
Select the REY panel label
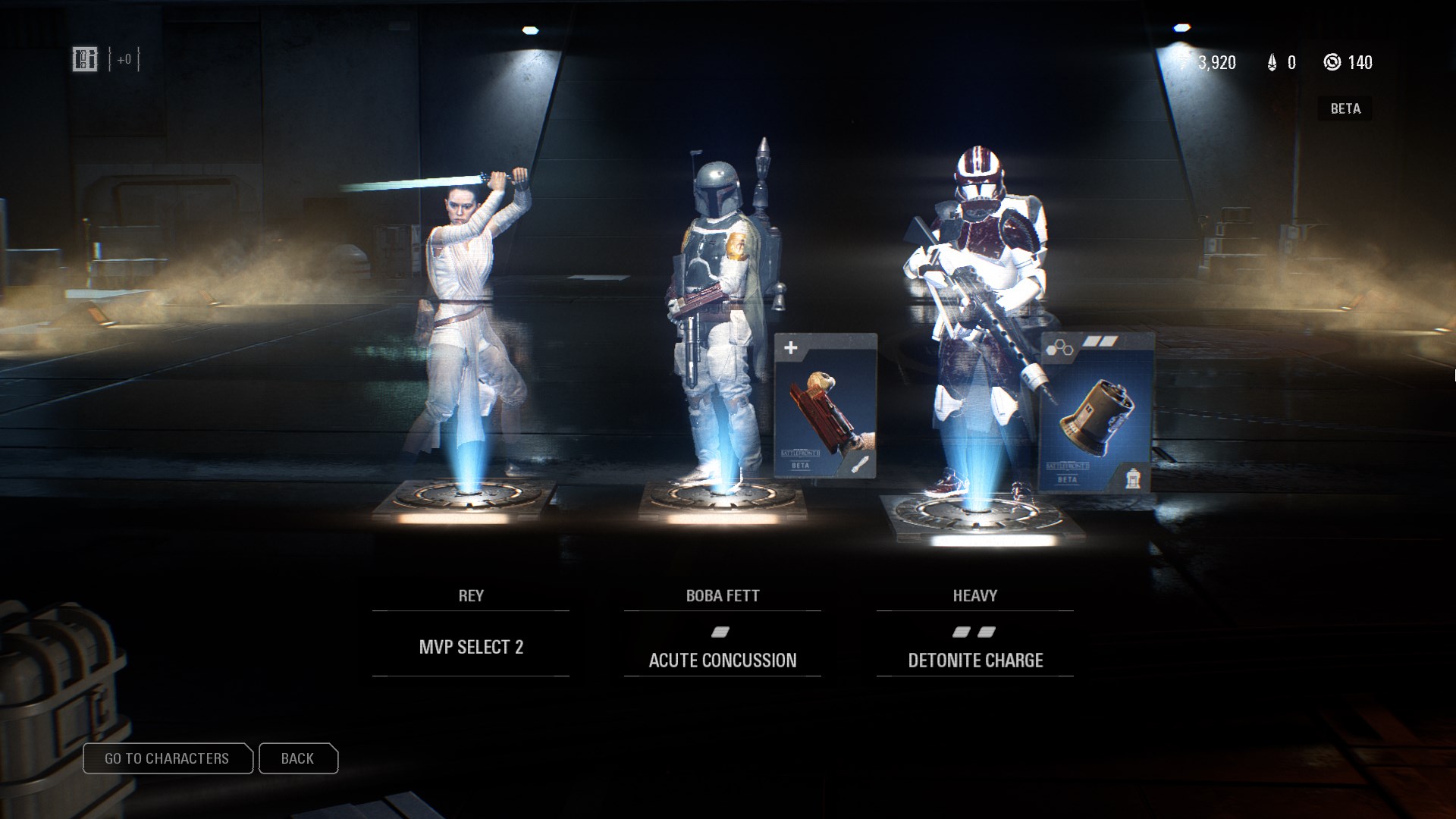click(471, 596)
